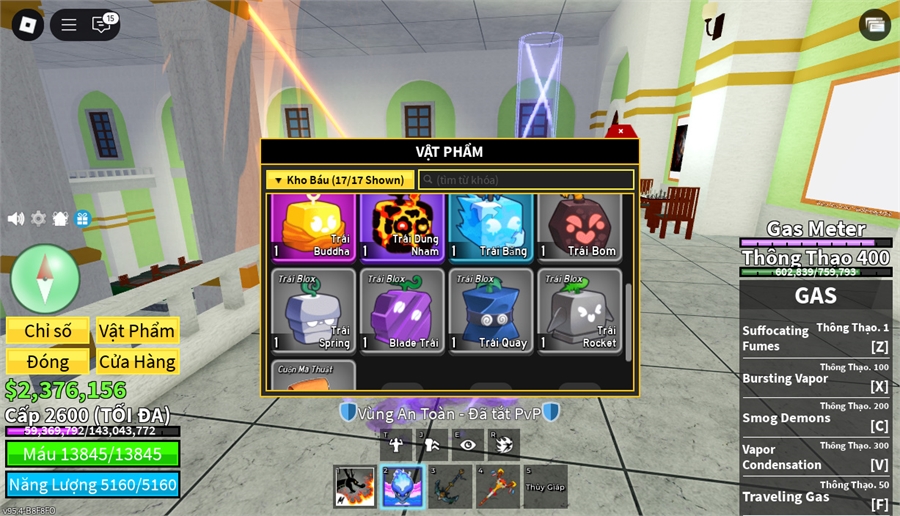Select the Trái Spring fruit
Image resolution: width=900 pixels, height=516 pixels.
coord(312,310)
